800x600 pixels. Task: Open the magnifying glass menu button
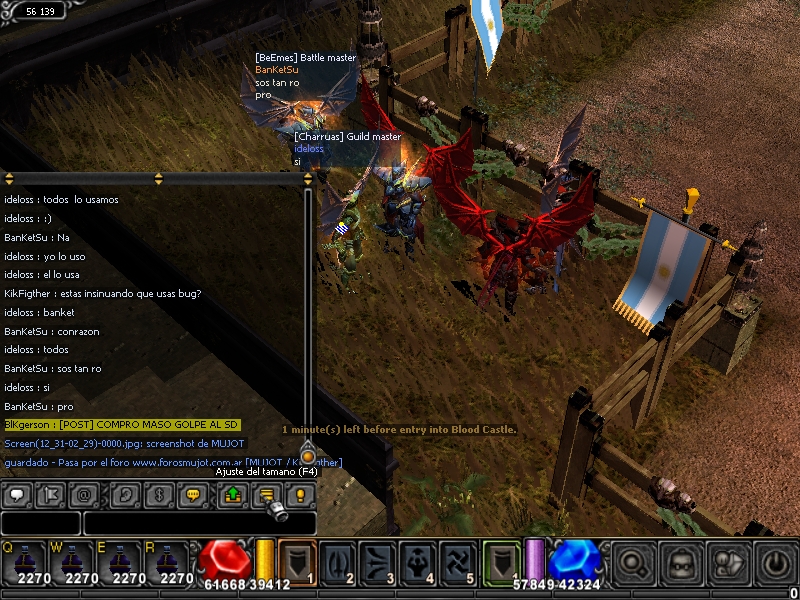click(x=630, y=563)
